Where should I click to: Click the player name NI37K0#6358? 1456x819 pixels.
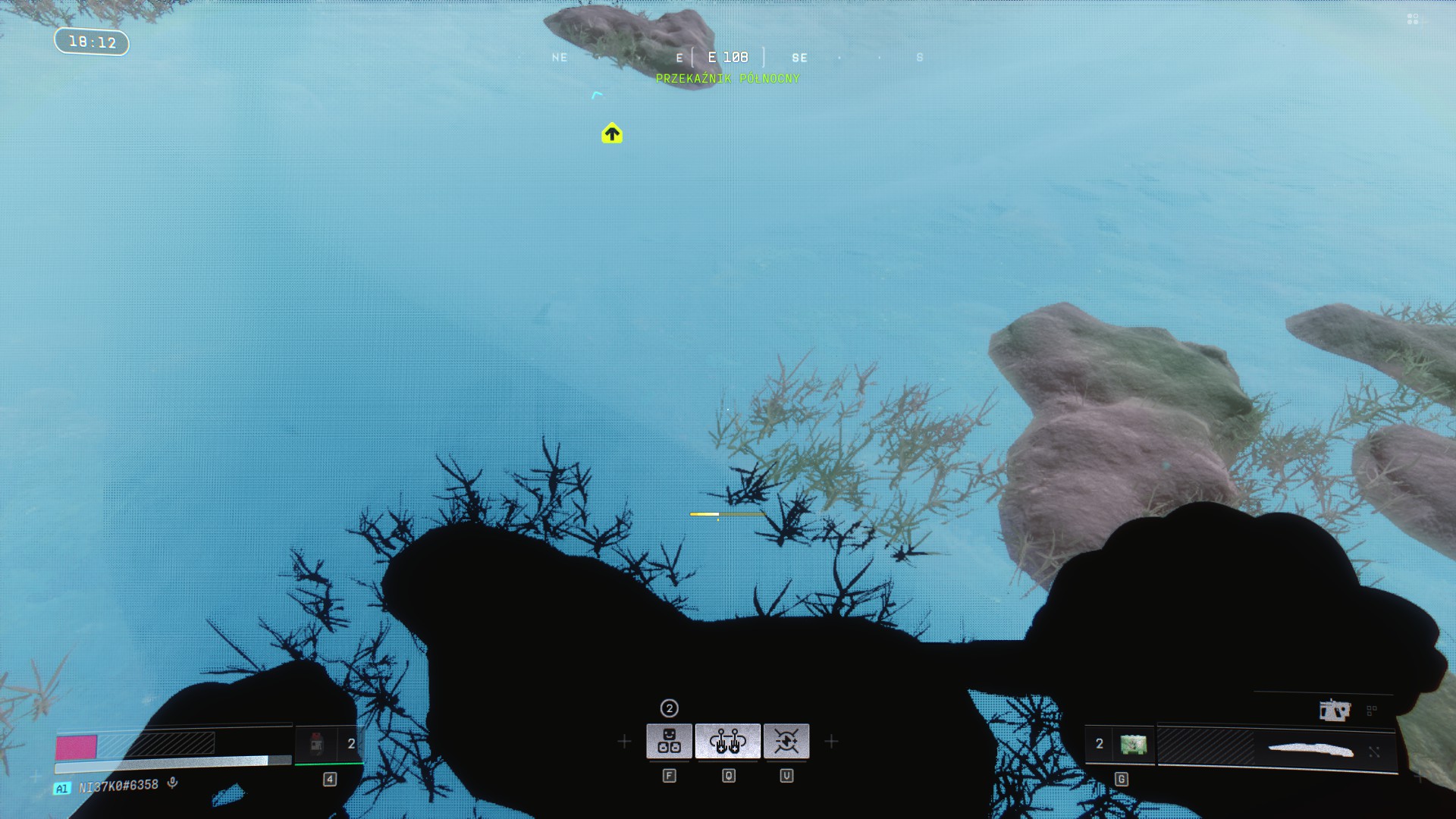(x=118, y=786)
